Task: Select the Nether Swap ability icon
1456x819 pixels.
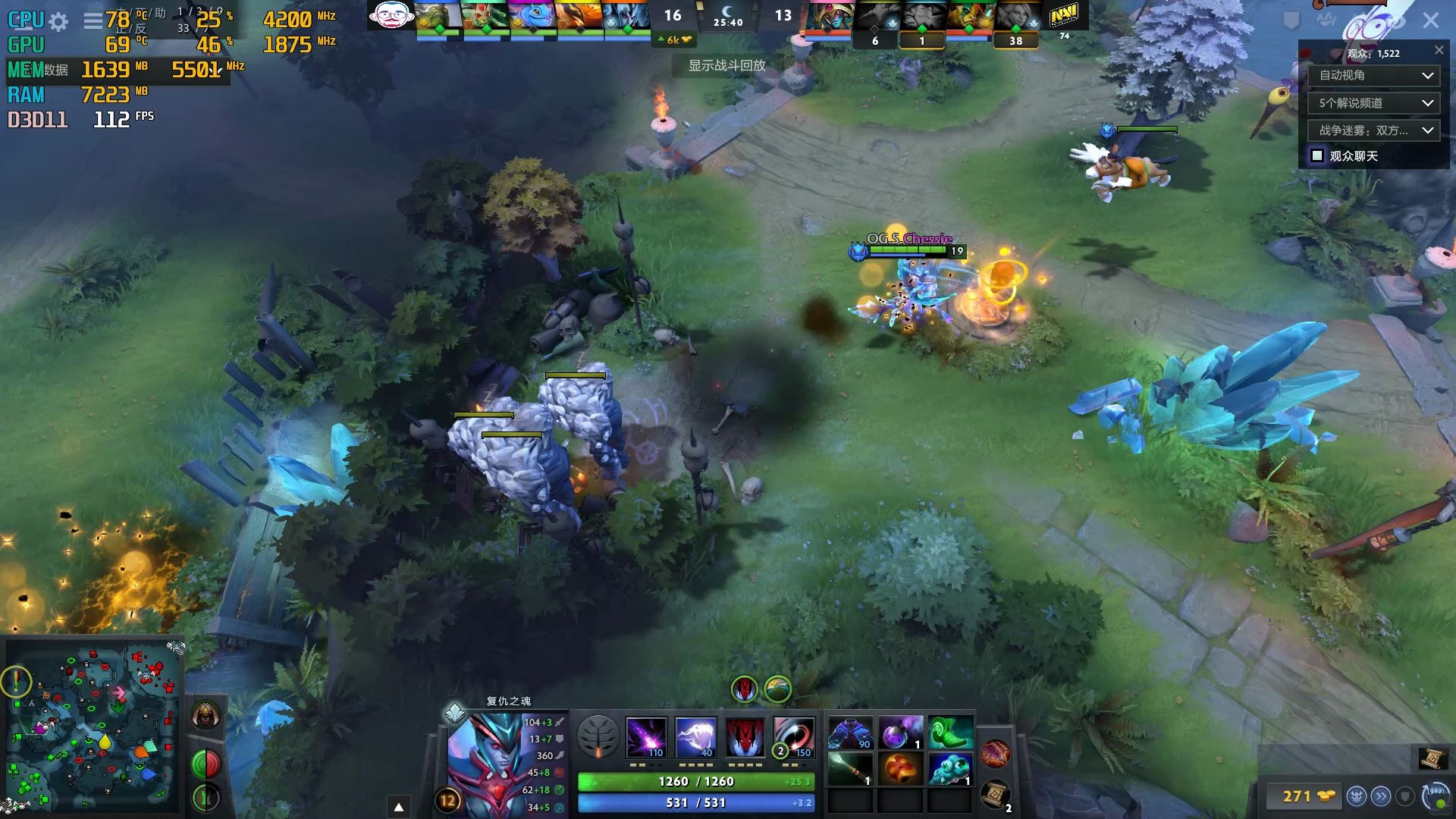Action: coord(794,736)
